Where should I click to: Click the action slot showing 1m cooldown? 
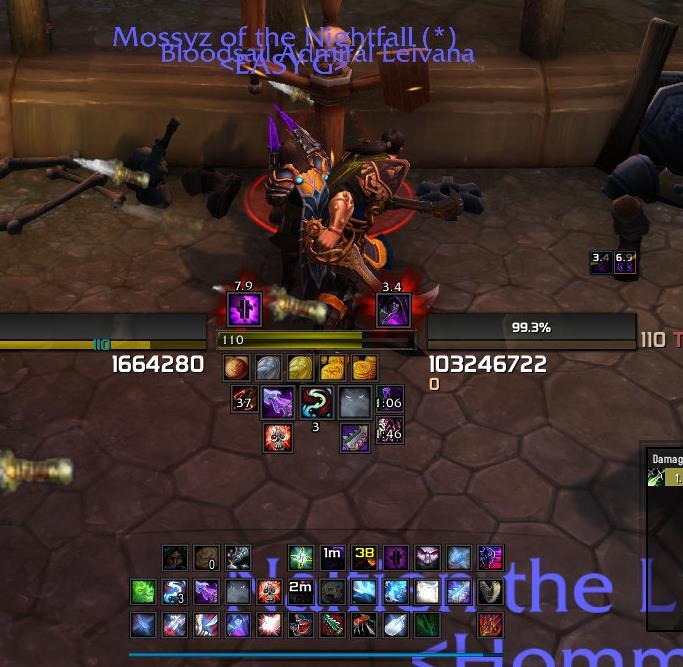tap(332, 558)
